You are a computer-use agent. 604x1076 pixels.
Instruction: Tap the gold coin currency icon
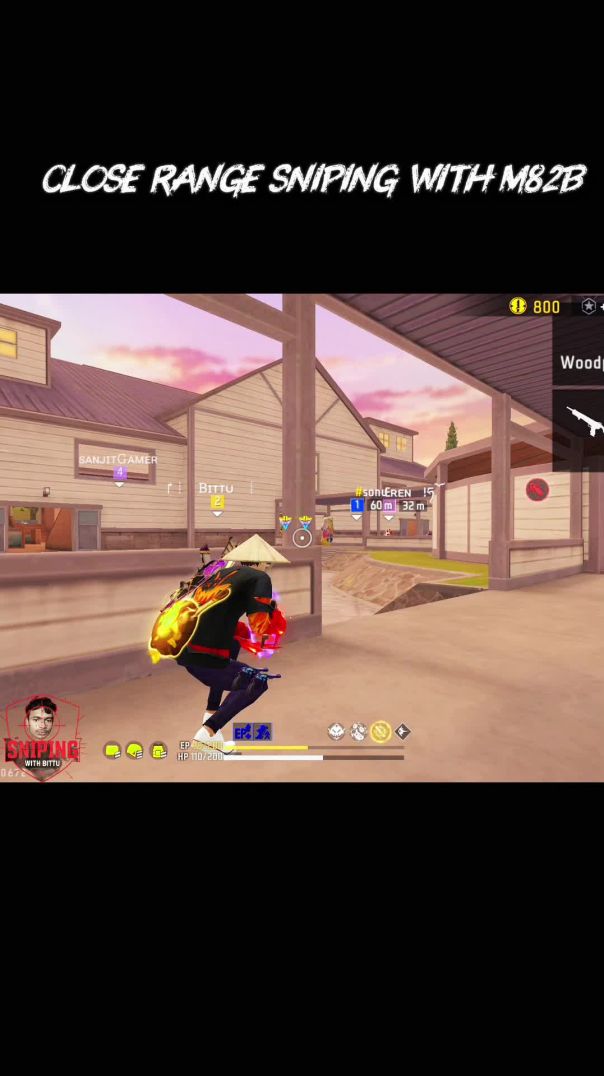click(x=517, y=306)
